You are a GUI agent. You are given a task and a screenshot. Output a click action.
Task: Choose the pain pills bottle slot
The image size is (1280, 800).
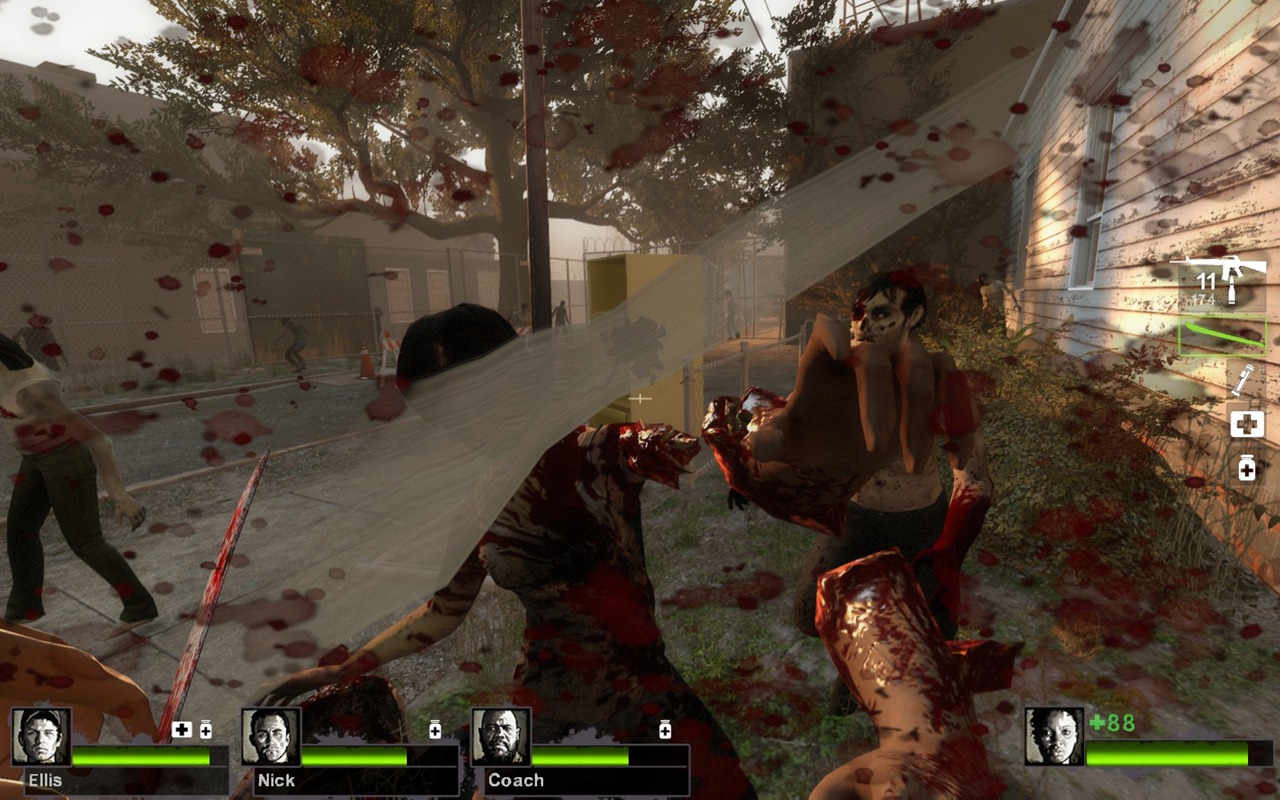(x=1247, y=467)
